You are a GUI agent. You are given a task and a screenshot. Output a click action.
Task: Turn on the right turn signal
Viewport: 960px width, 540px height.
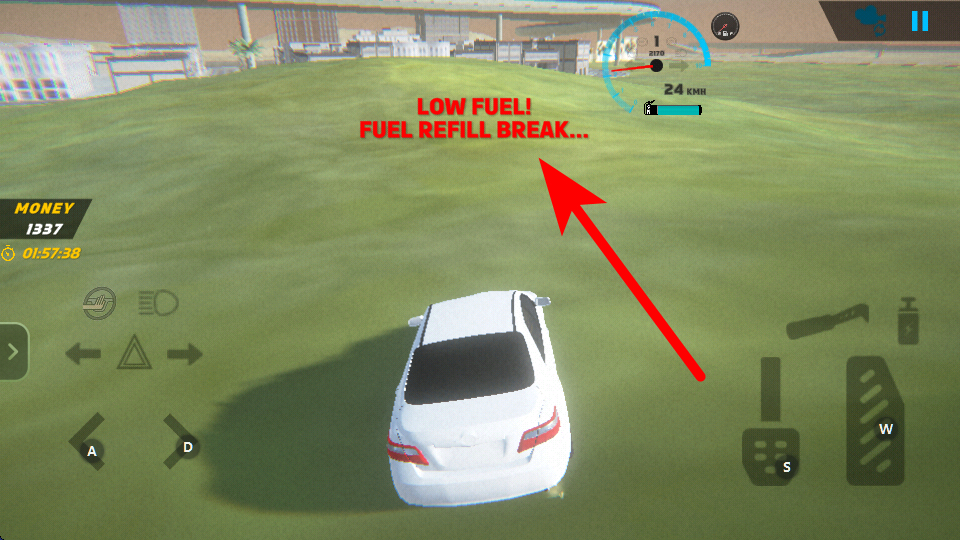(185, 353)
